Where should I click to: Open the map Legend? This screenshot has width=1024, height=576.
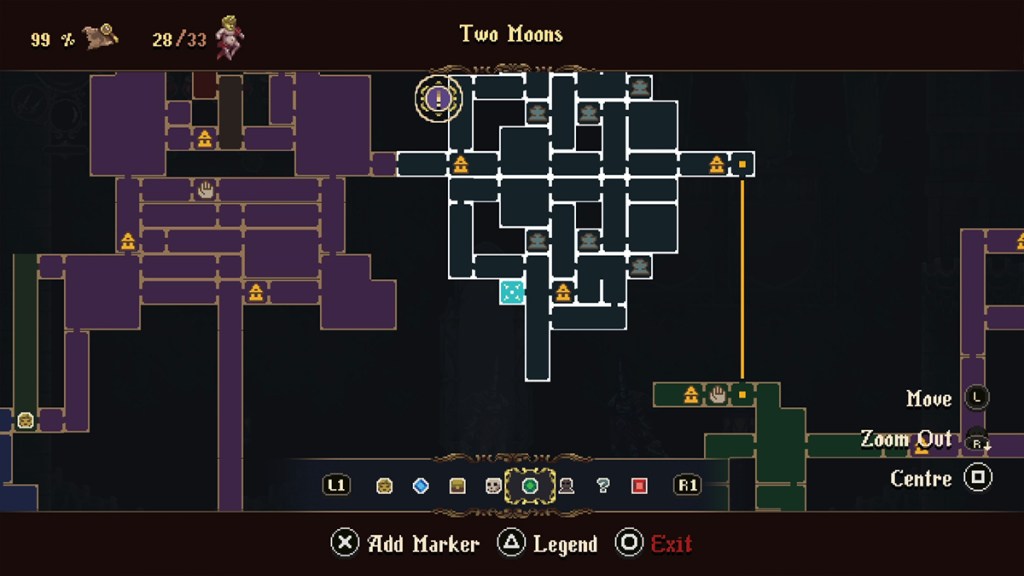click(x=564, y=544)
